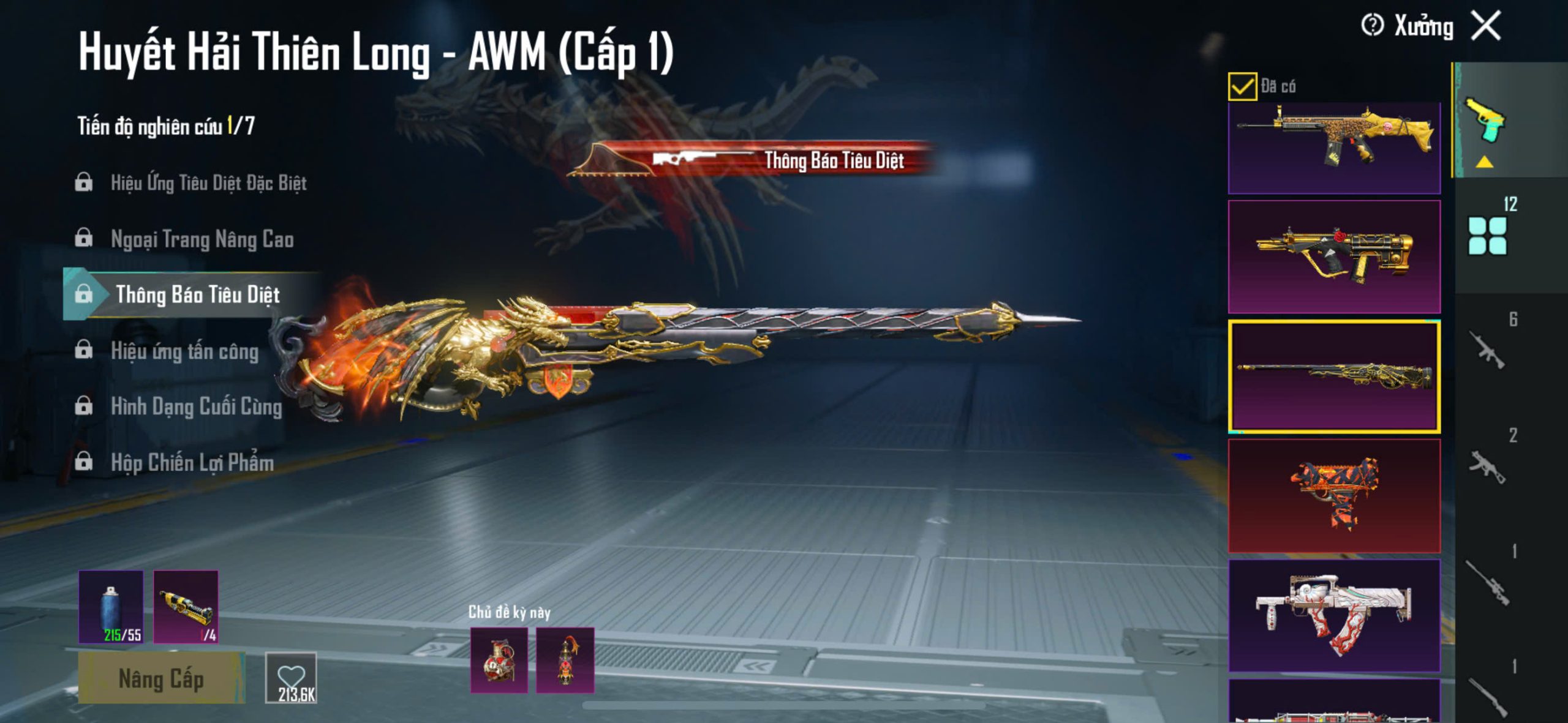Choose Hình Dạng Cuối Cùng level
This screenshot has height=723, width=1568.
[x=196, y=406]
